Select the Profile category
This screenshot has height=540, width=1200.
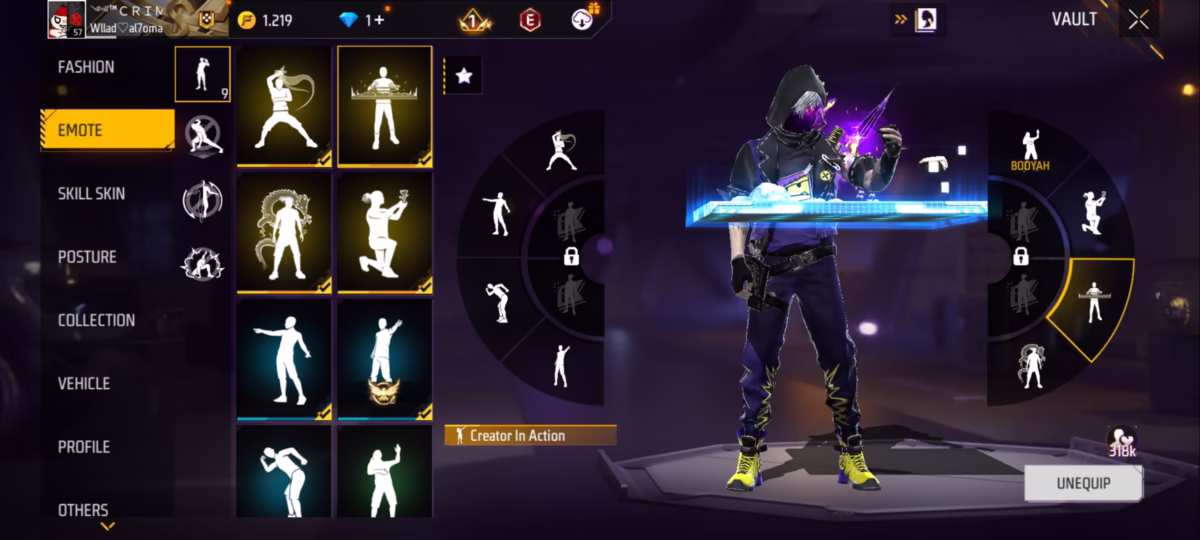[84, 447]
